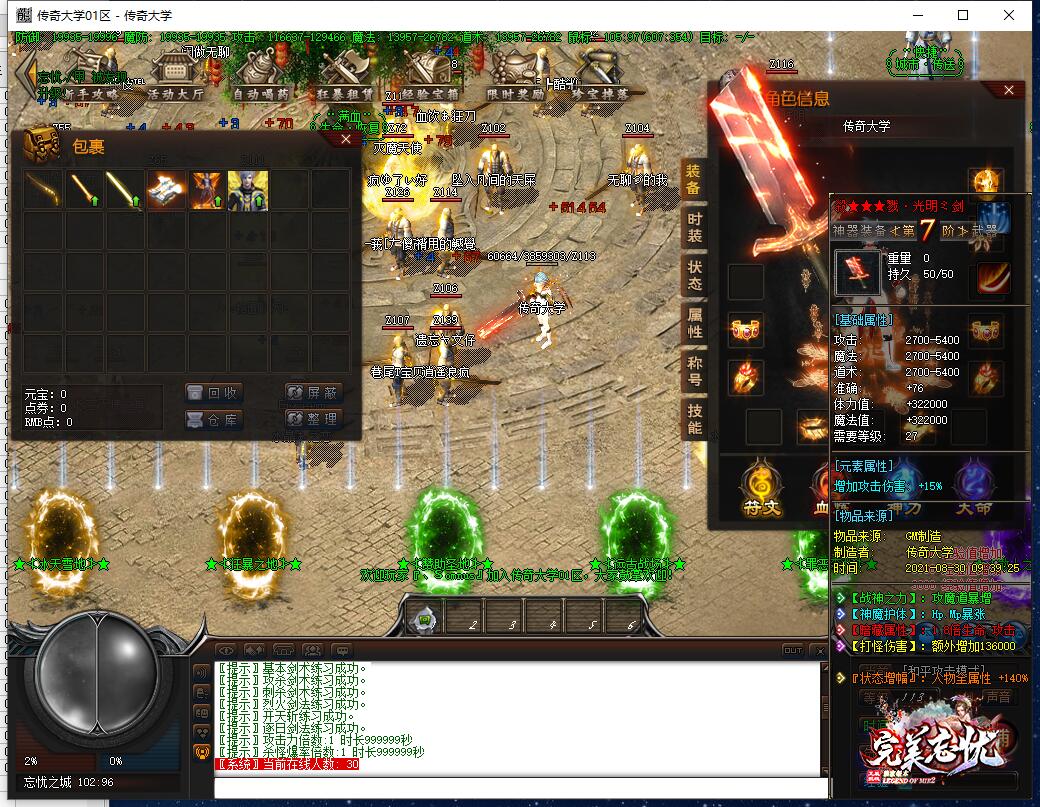
Task: Sort the bag with 整理
Action: (313, 420)
